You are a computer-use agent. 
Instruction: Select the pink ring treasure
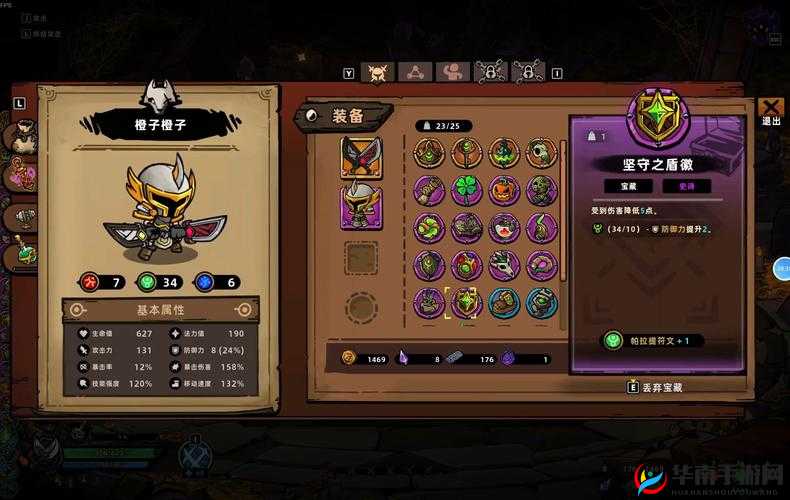541,265
